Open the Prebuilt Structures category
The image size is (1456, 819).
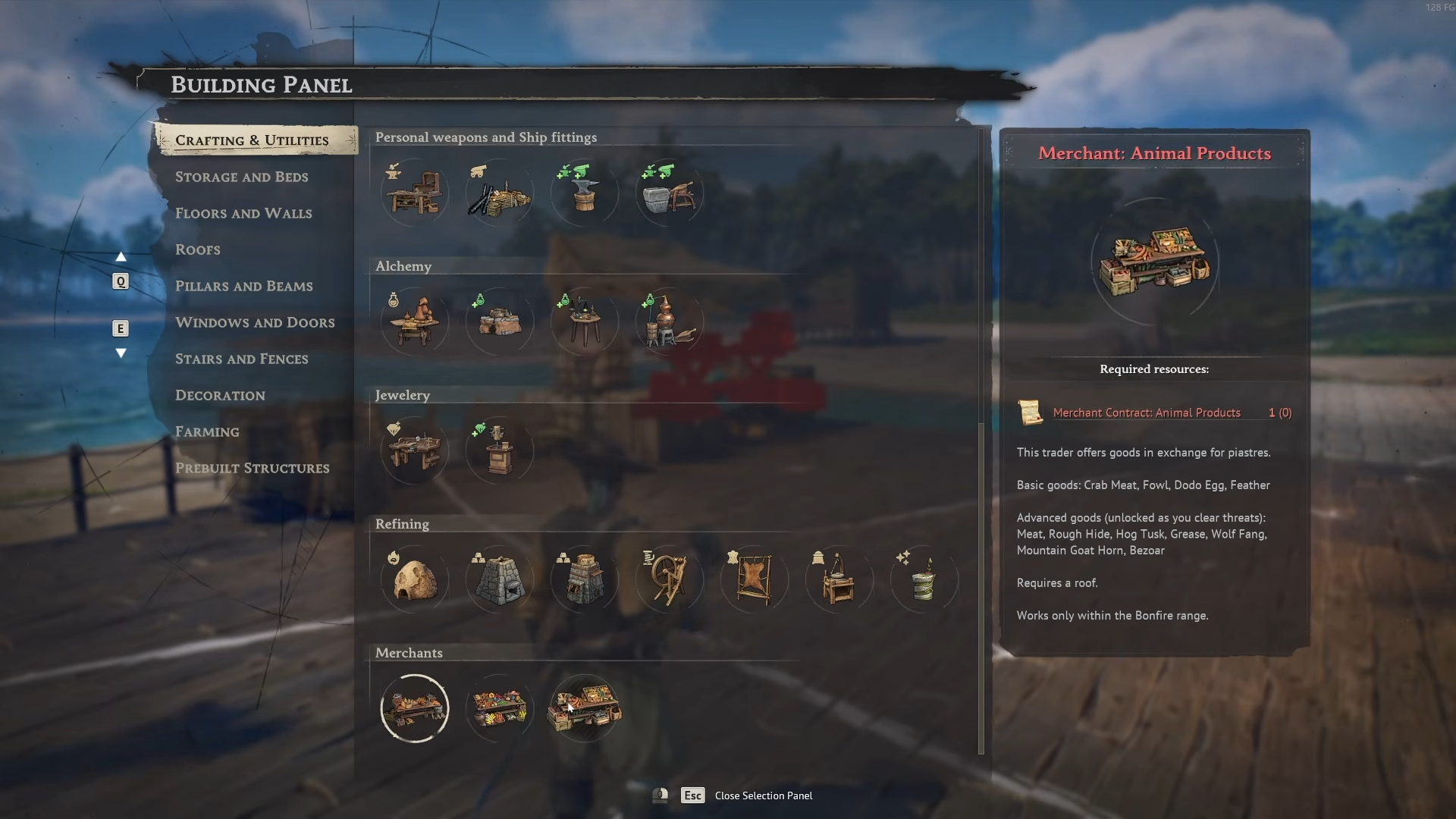pyautogui.click(x=252, y=468)
